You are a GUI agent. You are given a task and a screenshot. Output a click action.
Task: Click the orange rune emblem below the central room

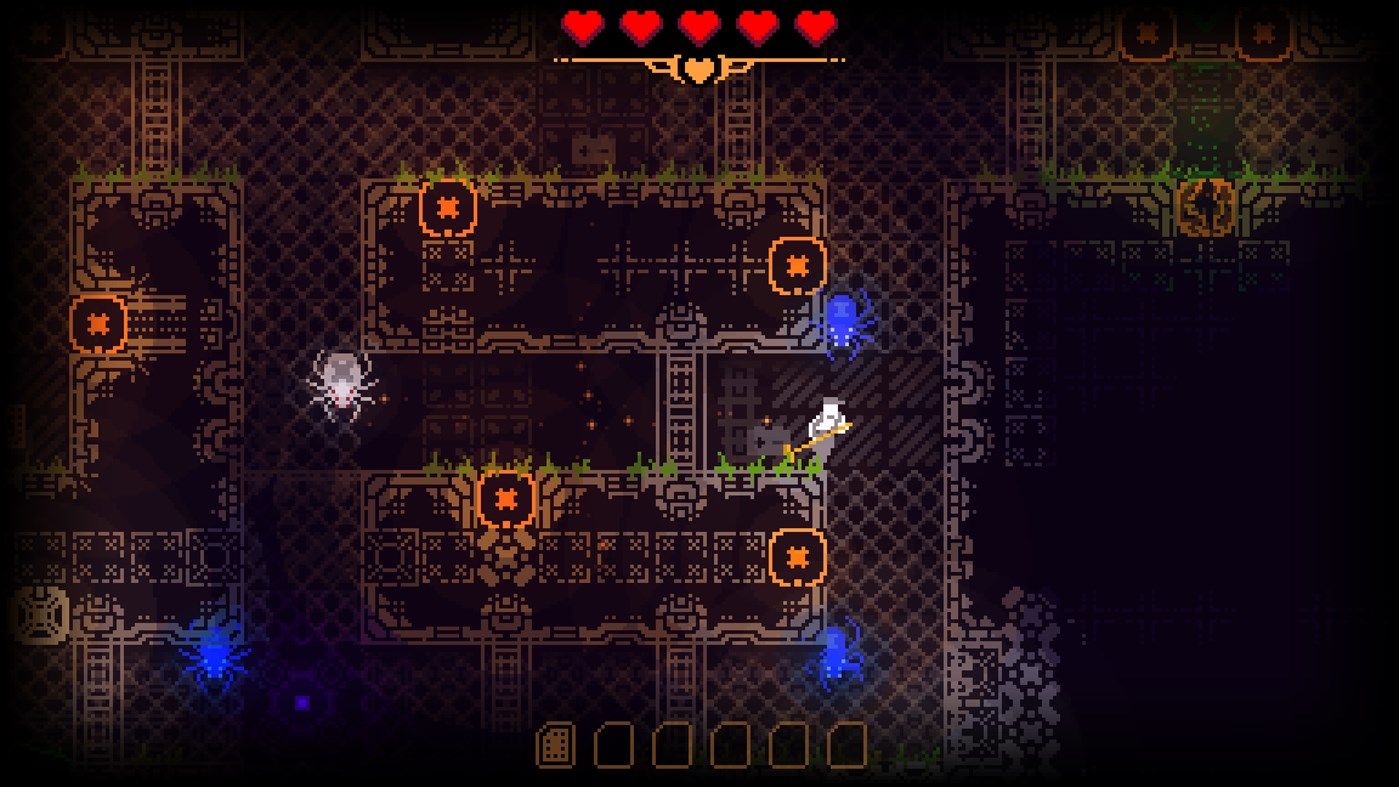click(508, 496)
